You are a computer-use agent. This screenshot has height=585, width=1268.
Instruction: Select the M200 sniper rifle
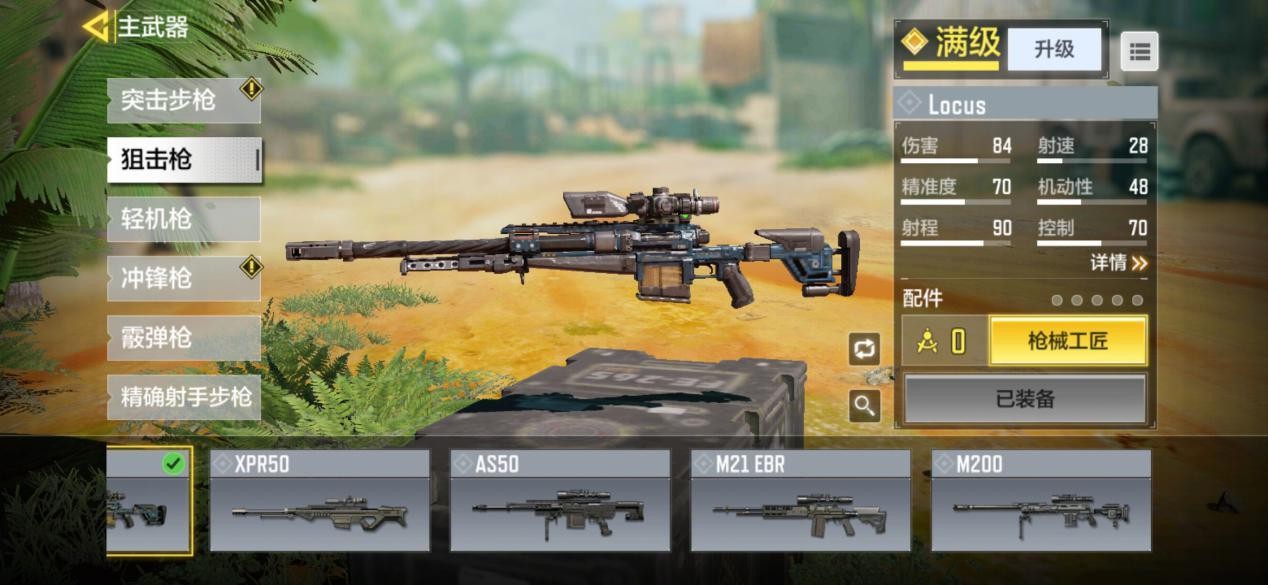point(1040,501)
